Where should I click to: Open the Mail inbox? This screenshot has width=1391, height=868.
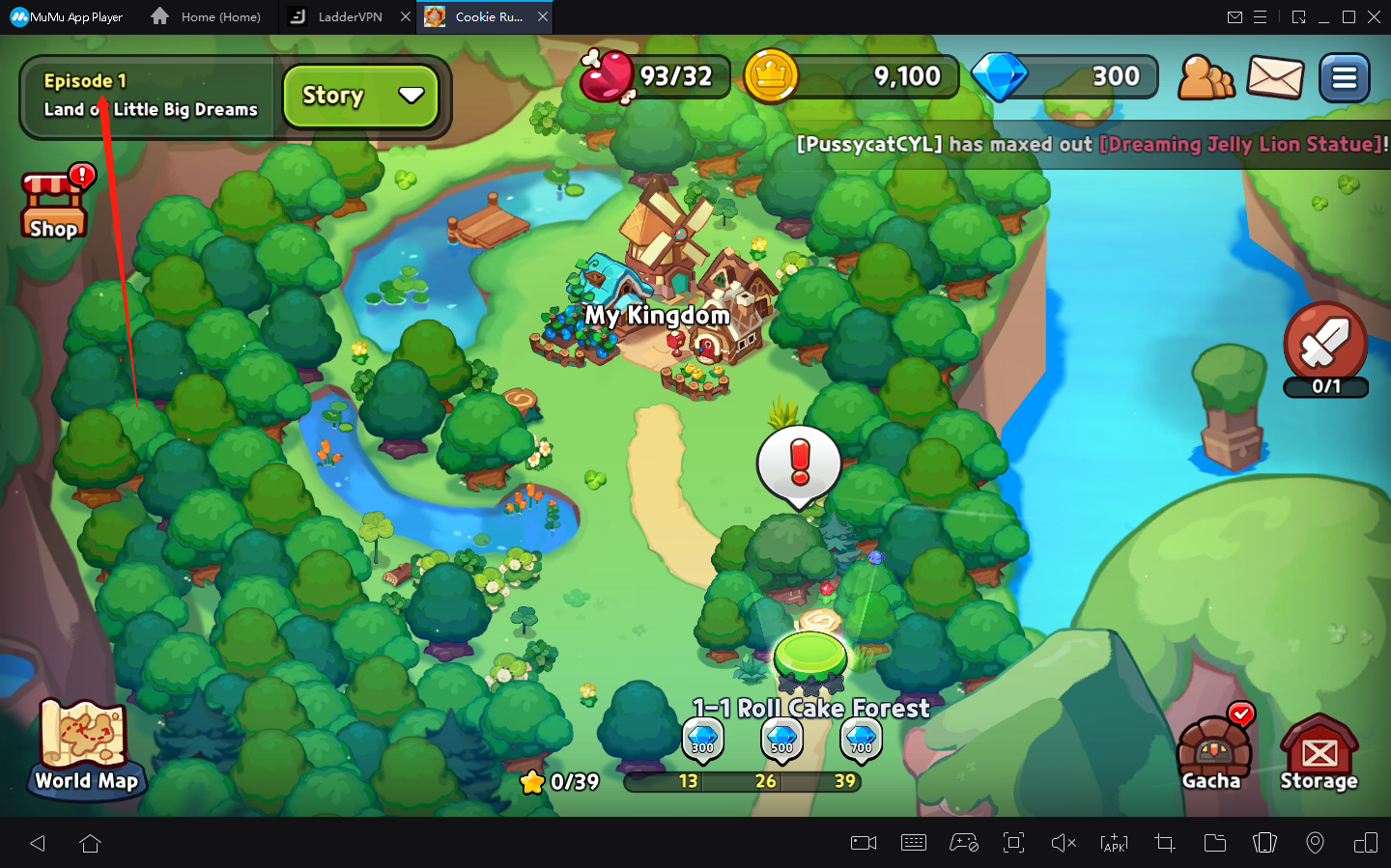pyautogui.click(x=1275, y=76)
